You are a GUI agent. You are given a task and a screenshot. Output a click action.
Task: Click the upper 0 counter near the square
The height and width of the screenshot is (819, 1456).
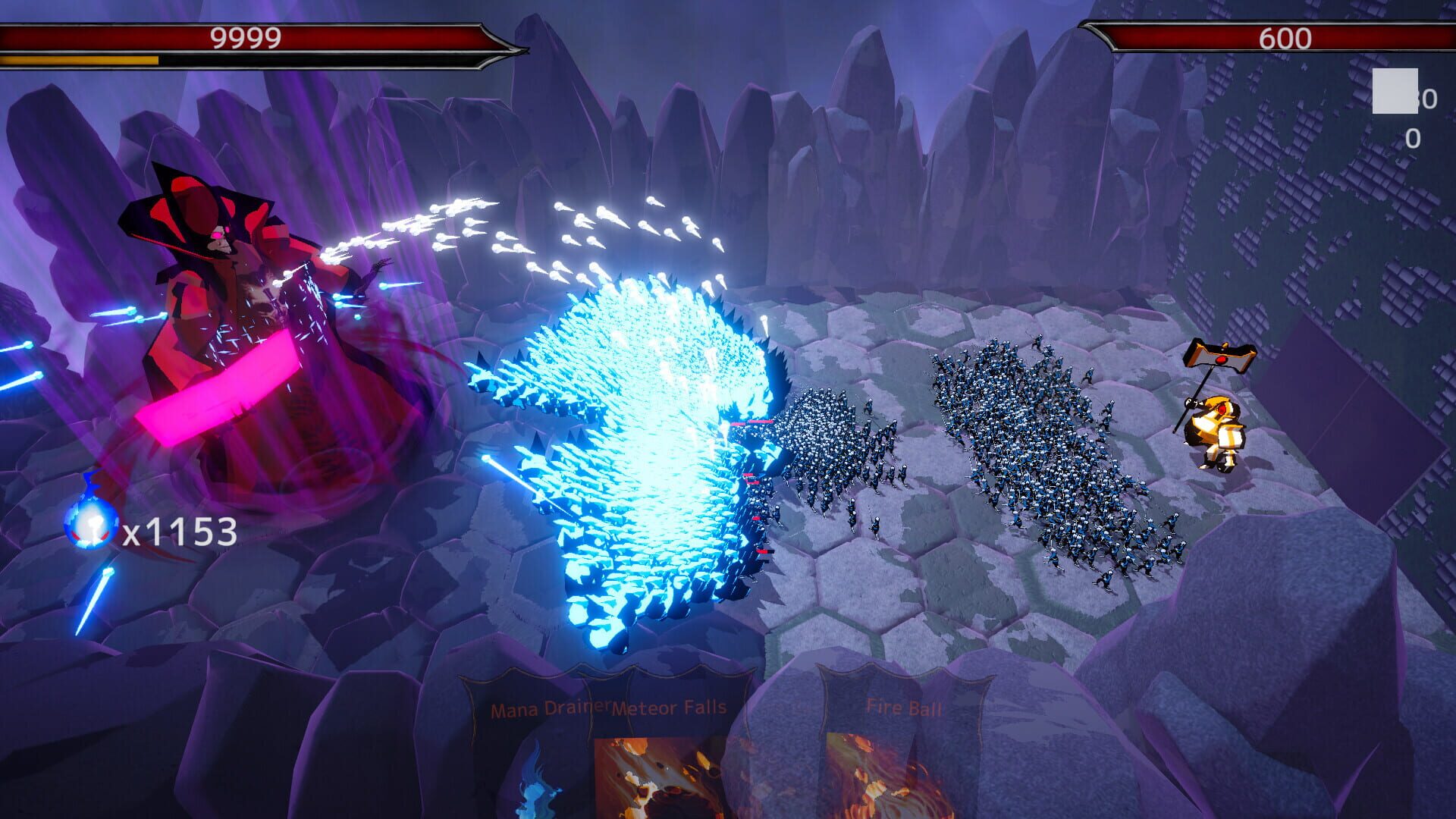(1430, 99)
